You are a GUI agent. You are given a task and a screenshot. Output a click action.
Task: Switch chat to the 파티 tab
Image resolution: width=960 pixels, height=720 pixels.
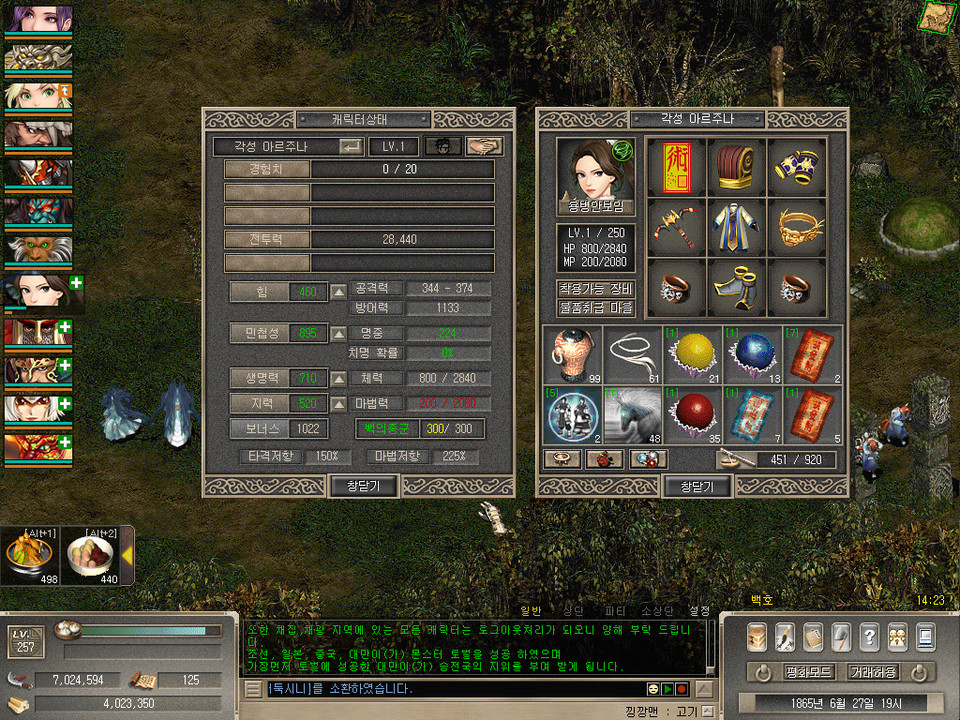coord(616,610)
